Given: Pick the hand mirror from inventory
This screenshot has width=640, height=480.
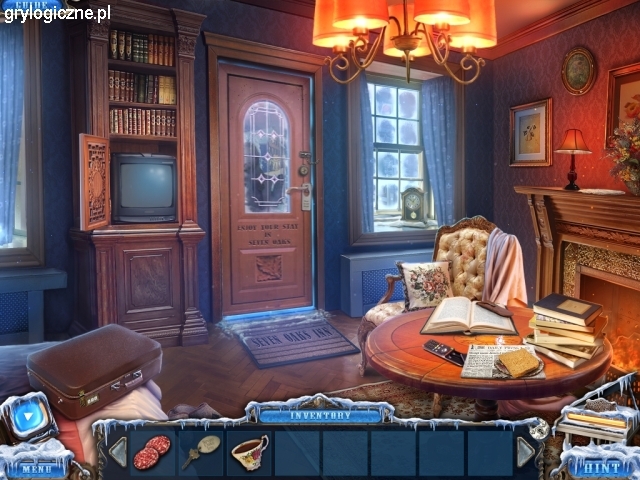Looking at the screenshot, I should click(x=200, y=451).
